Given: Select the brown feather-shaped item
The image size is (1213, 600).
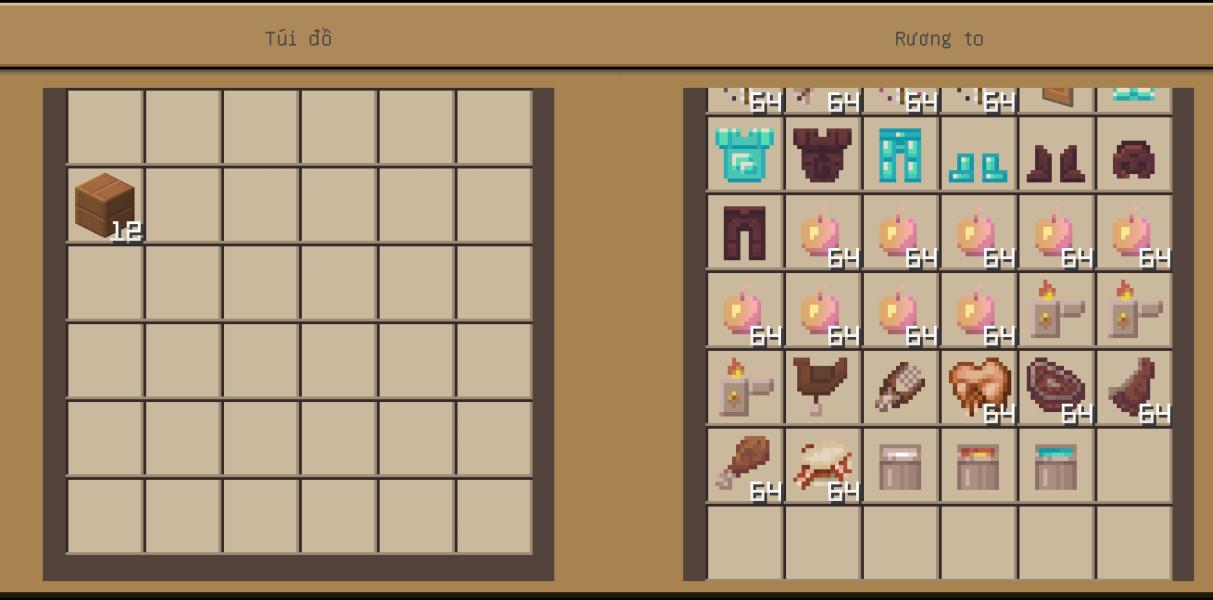Looking at the screenshot, I should [899, 387].
